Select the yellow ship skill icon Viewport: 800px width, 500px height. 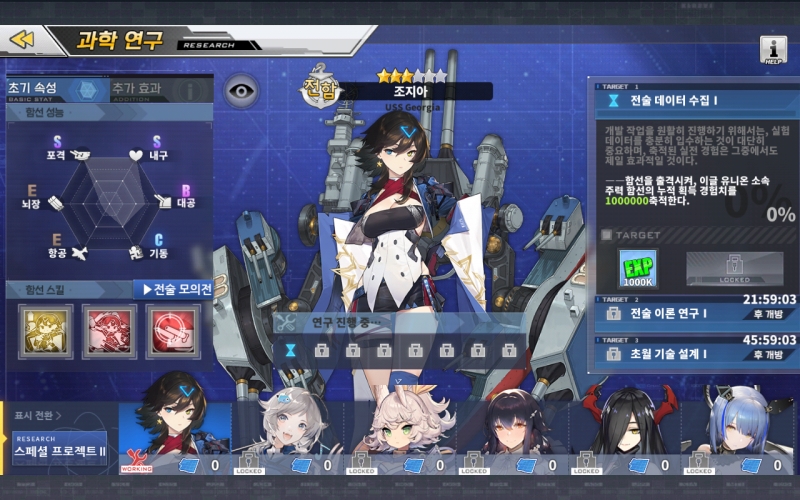45,330
